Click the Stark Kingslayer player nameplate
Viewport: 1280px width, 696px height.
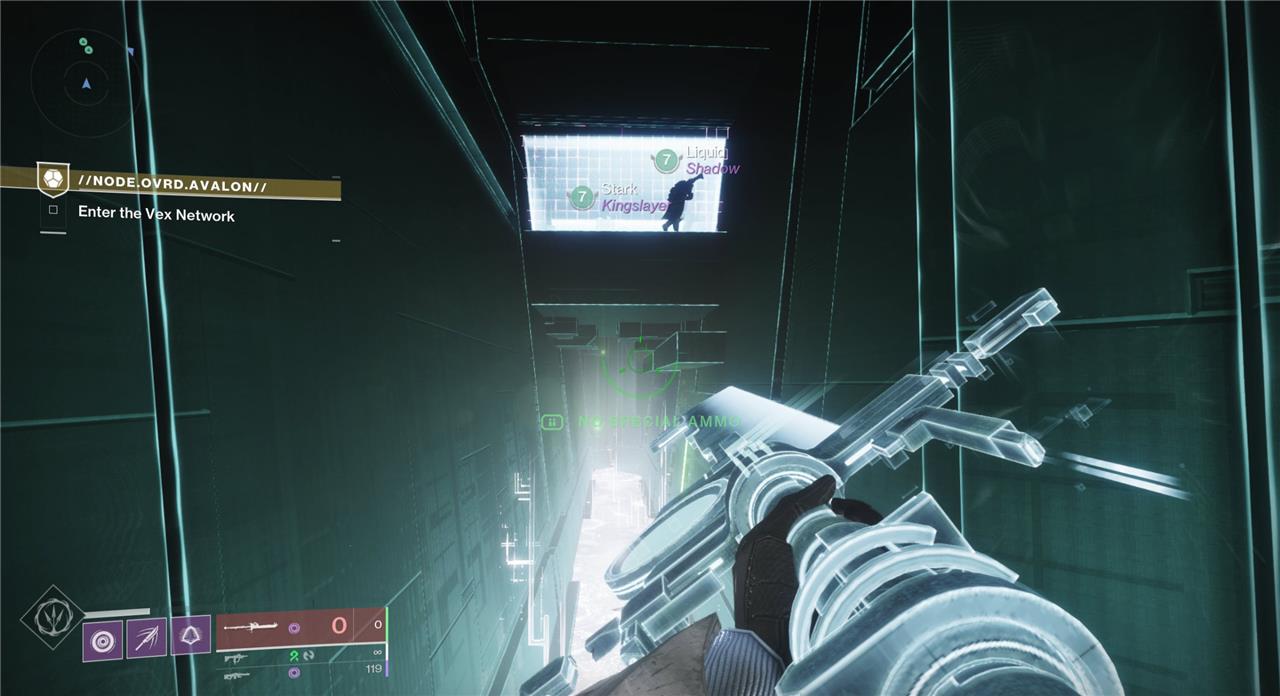[x=619, y=197]
